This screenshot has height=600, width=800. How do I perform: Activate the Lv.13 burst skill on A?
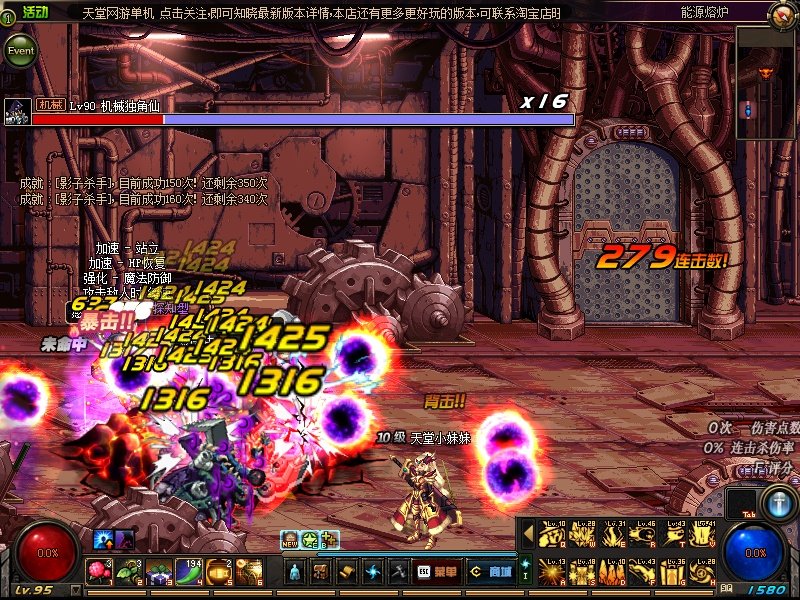click(553, 572)
